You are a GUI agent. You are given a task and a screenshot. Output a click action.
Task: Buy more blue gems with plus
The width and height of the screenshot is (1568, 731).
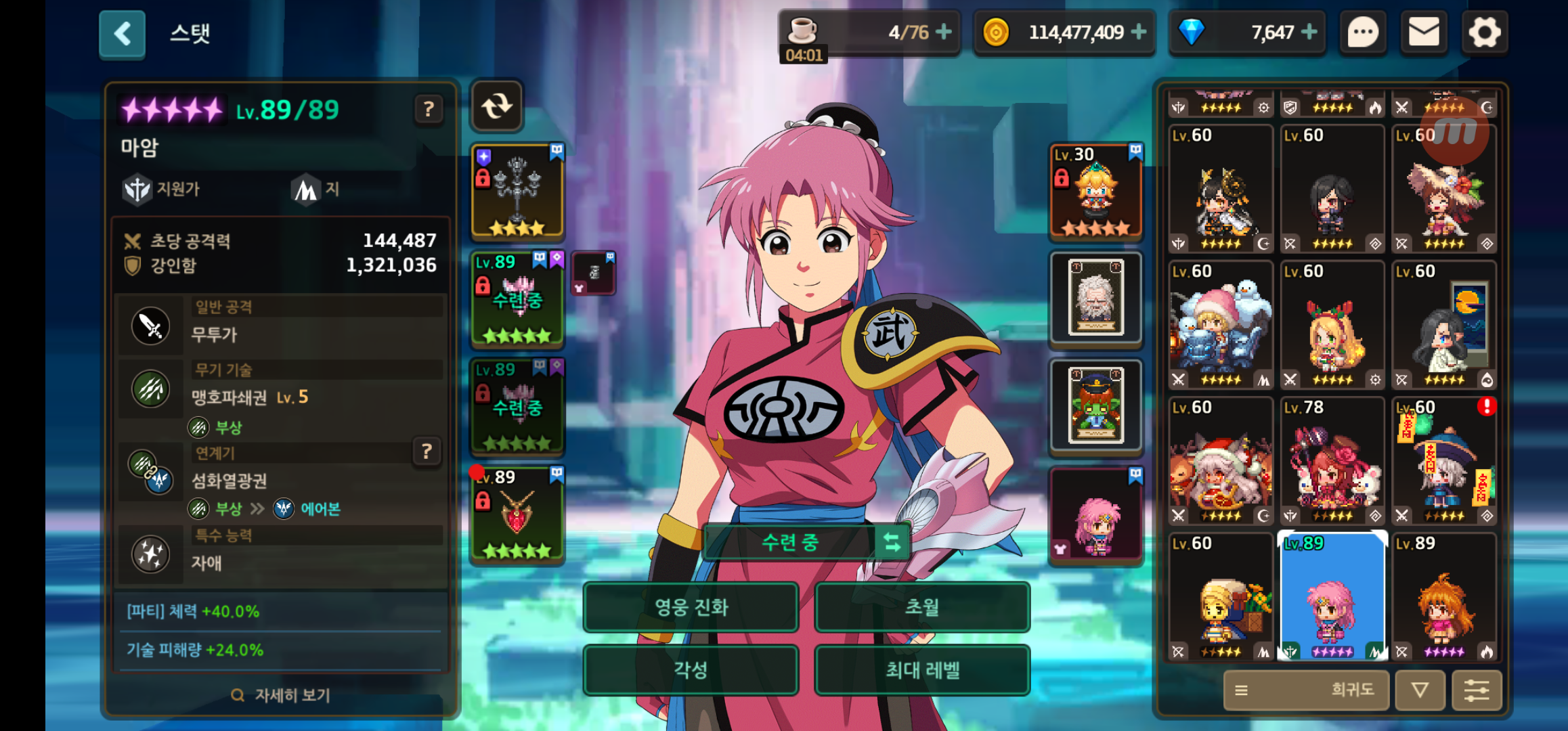[1309, 32]
